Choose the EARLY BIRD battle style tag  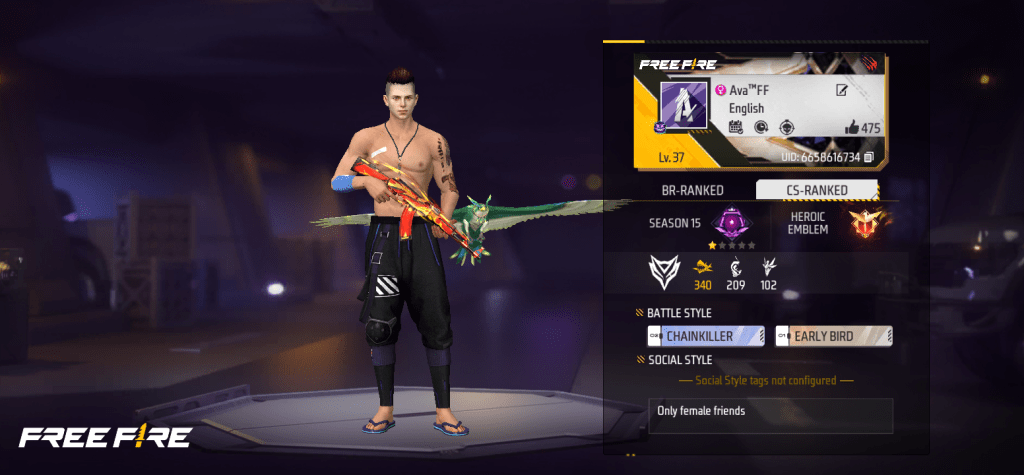[x=833, y=336]
